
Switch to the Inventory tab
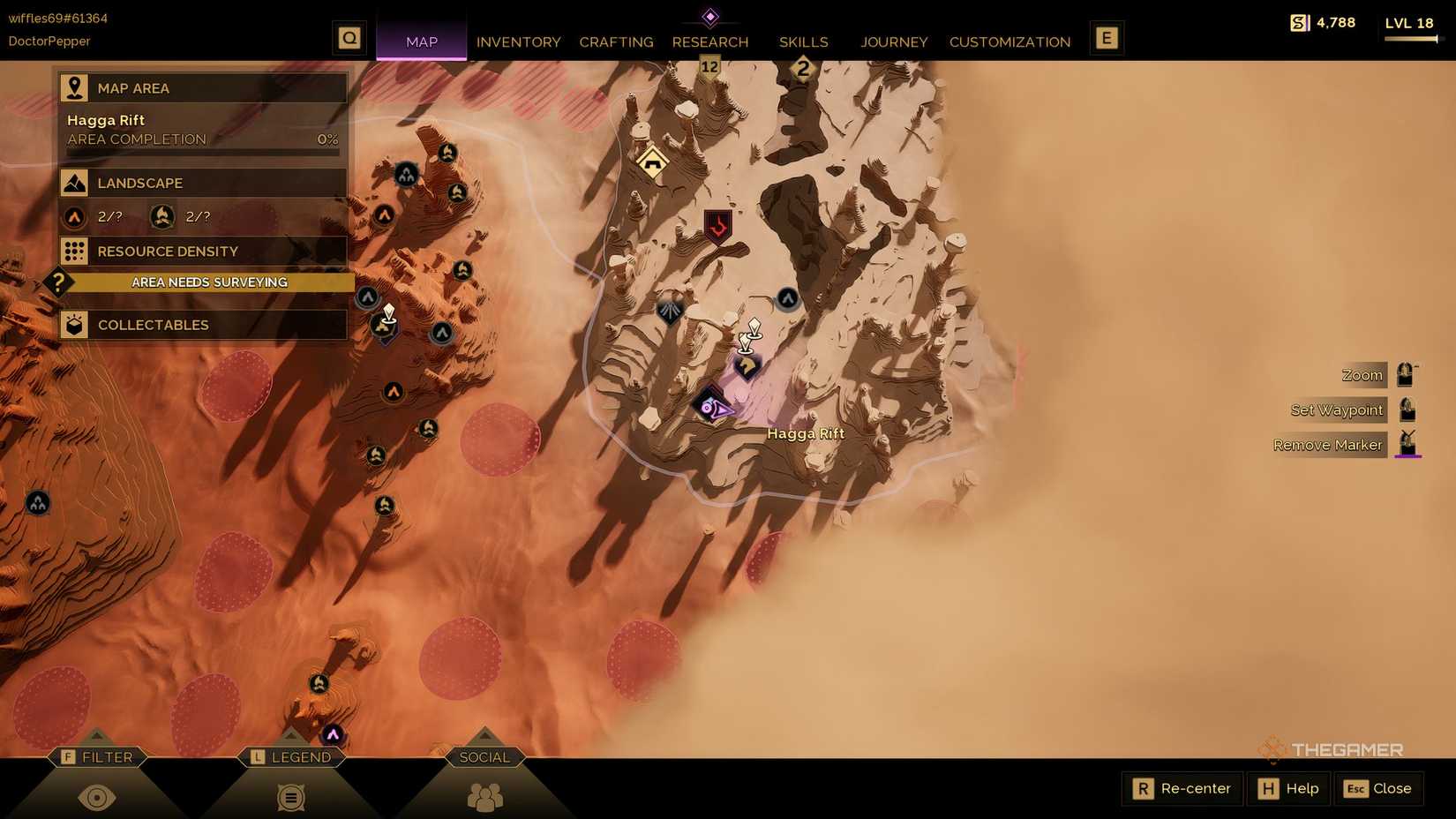point(518,41)
